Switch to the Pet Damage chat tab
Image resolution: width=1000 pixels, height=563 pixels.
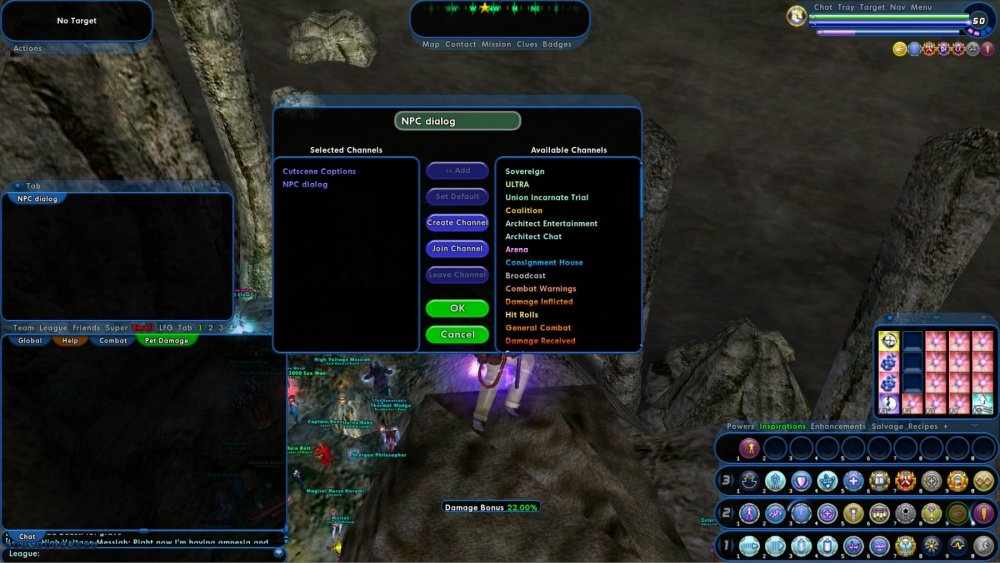[x=167, y=341]
